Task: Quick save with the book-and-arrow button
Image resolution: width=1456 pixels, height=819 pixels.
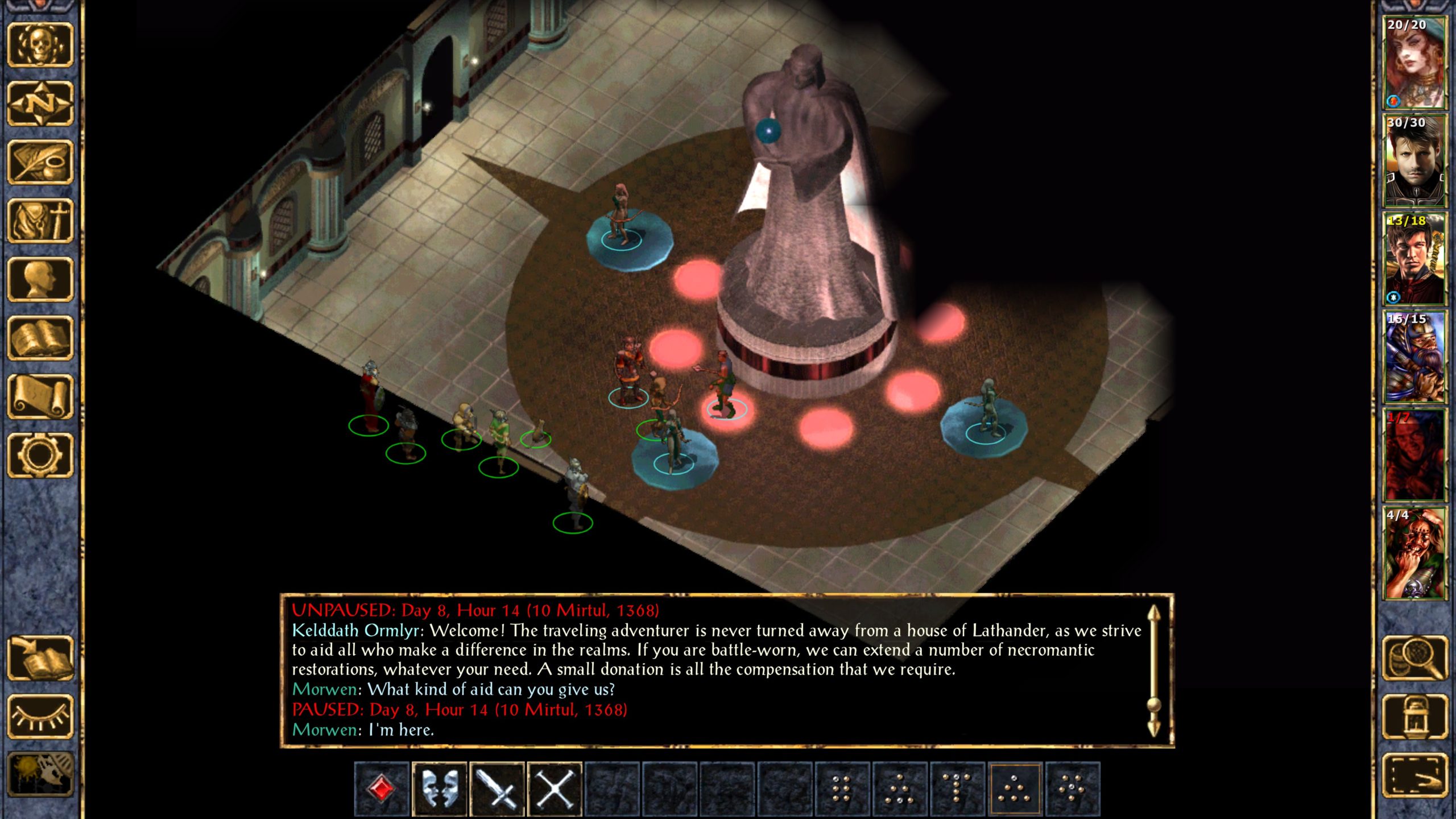Action: coord(40,658)
